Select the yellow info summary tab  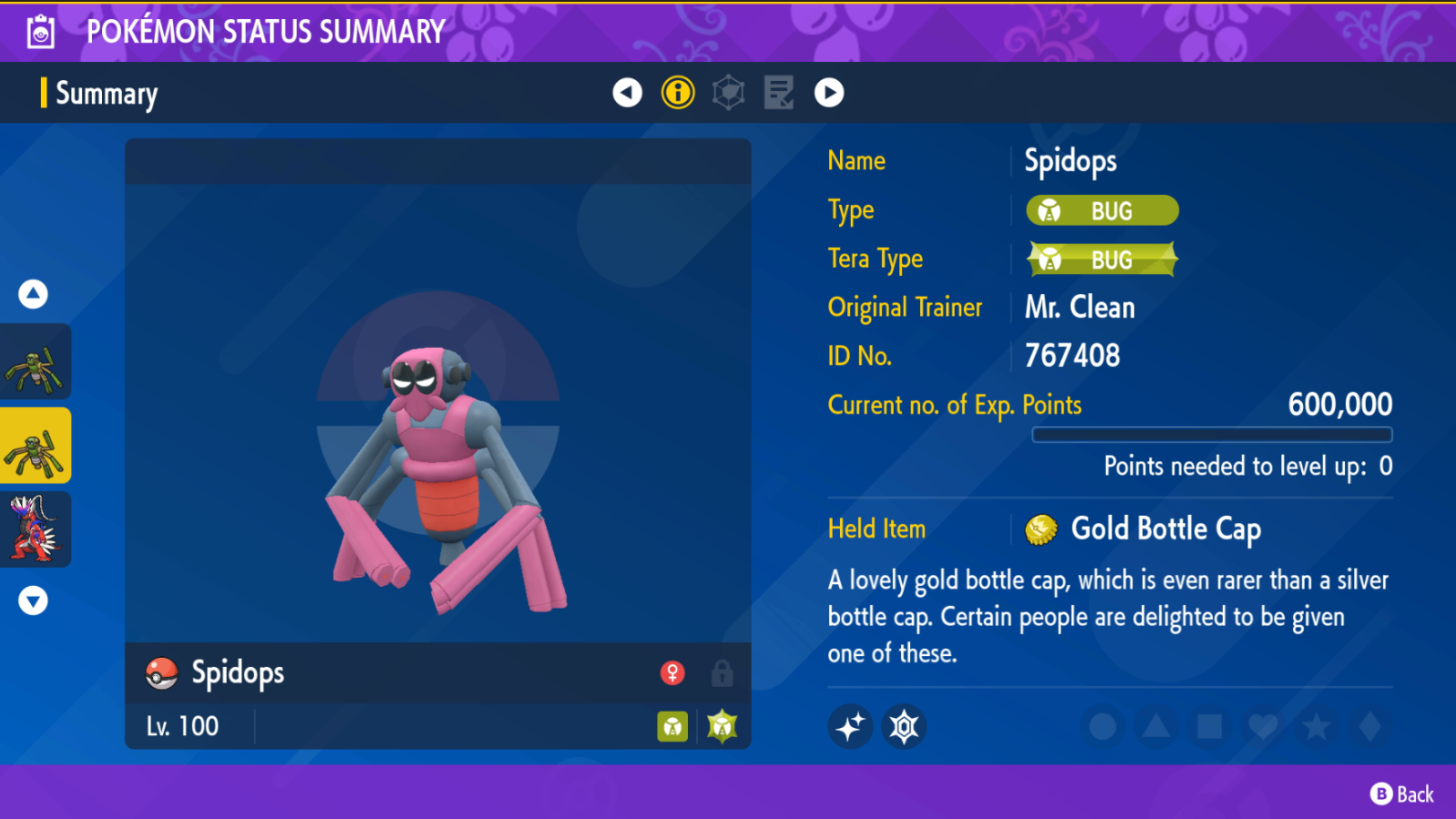point(678,92)
